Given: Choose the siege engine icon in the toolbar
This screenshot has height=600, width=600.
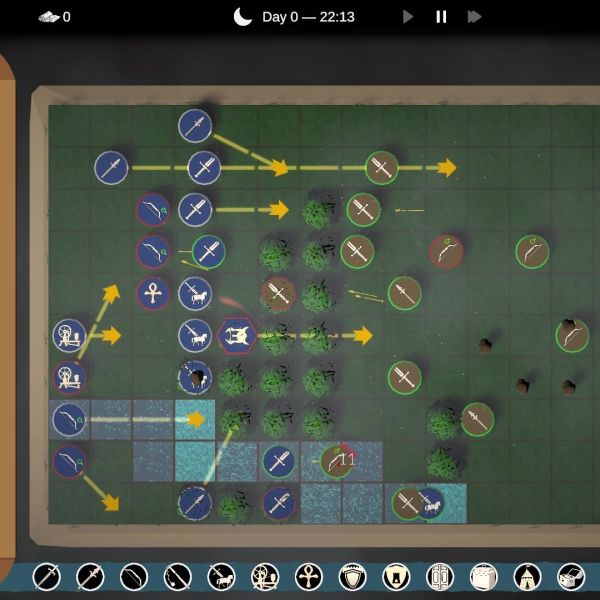Looking at the screenshot, I should click(265, 577).
